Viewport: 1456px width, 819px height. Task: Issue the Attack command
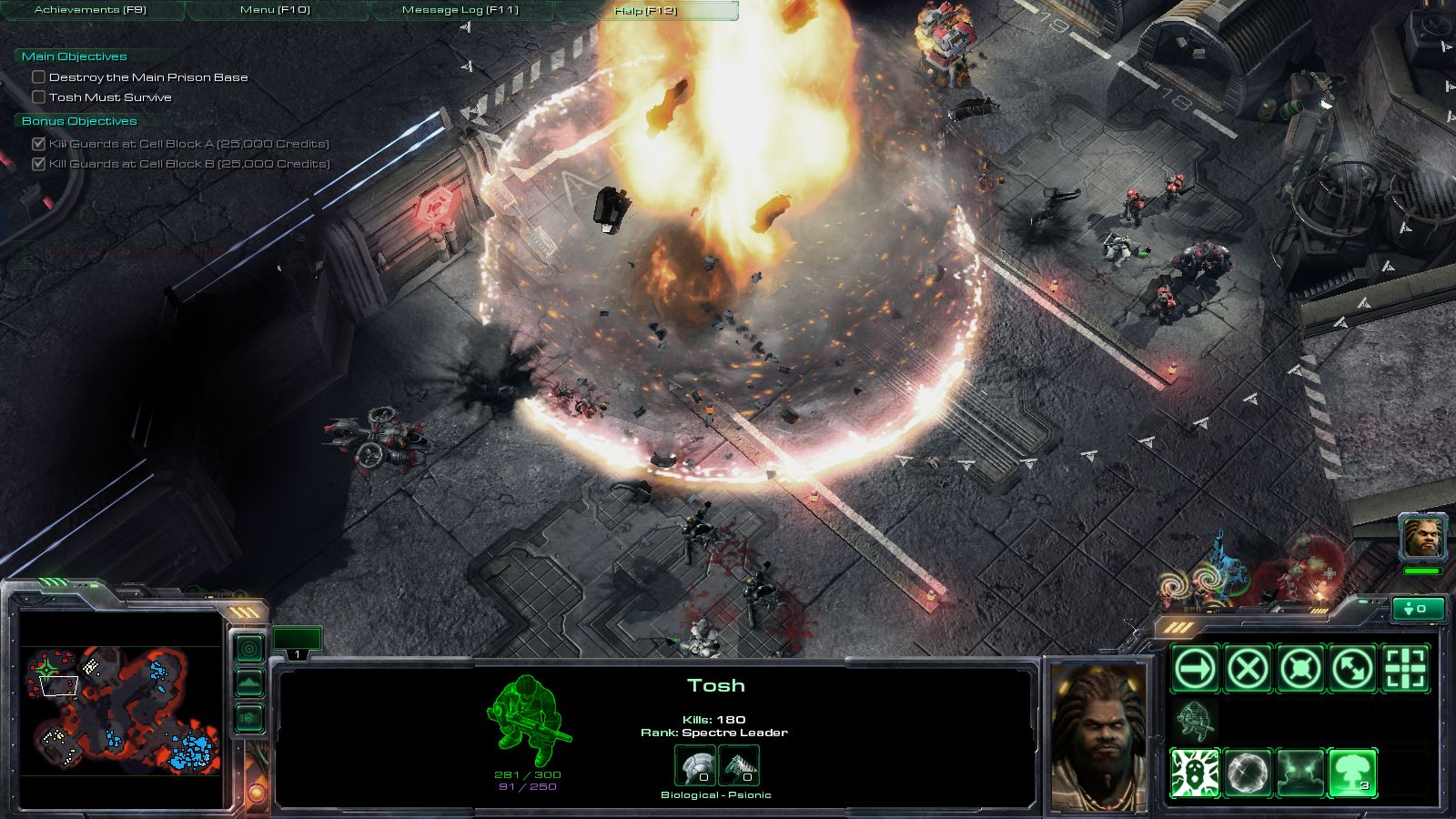coord(1406,670)
